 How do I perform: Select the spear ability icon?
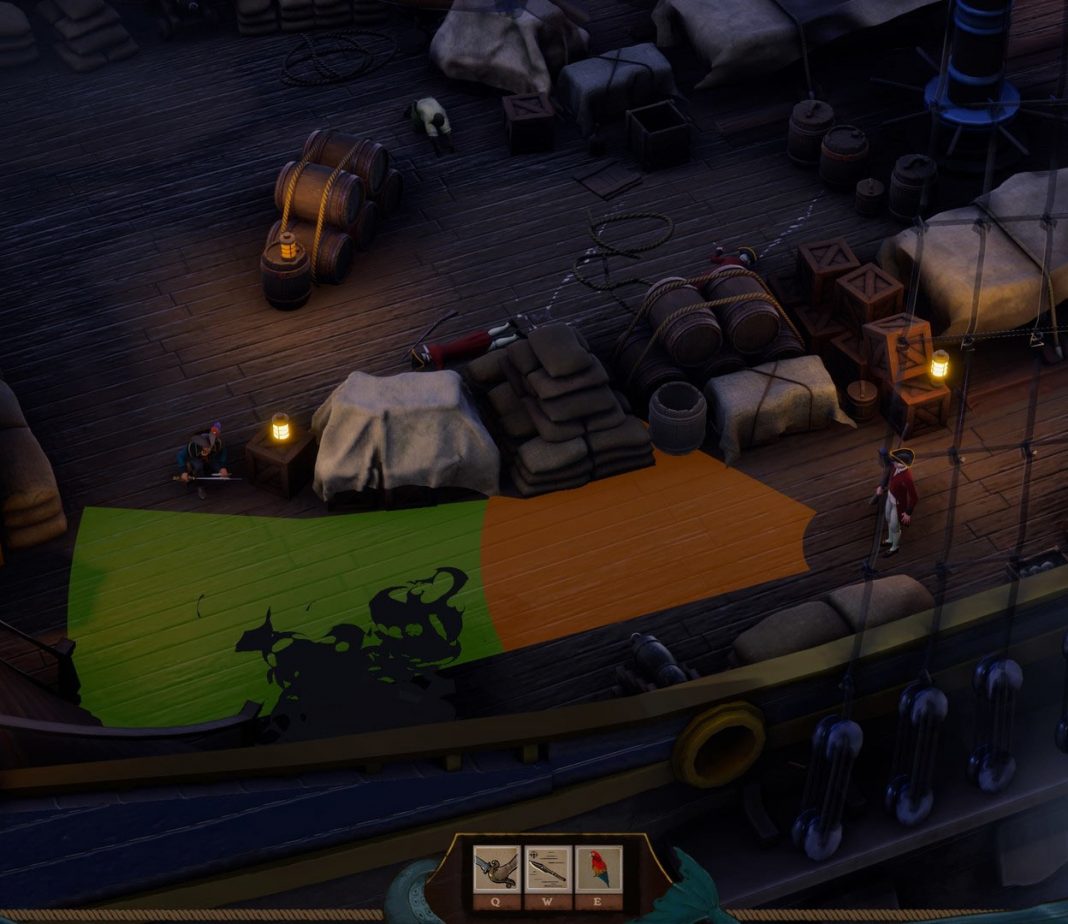coord(547,868)
